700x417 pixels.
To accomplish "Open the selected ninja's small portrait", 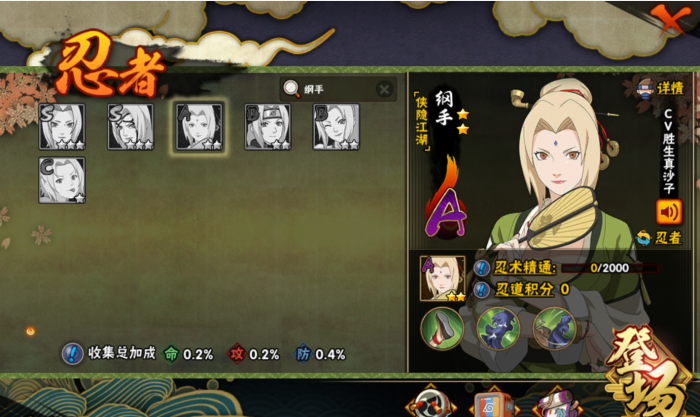I will coord(442,278).
